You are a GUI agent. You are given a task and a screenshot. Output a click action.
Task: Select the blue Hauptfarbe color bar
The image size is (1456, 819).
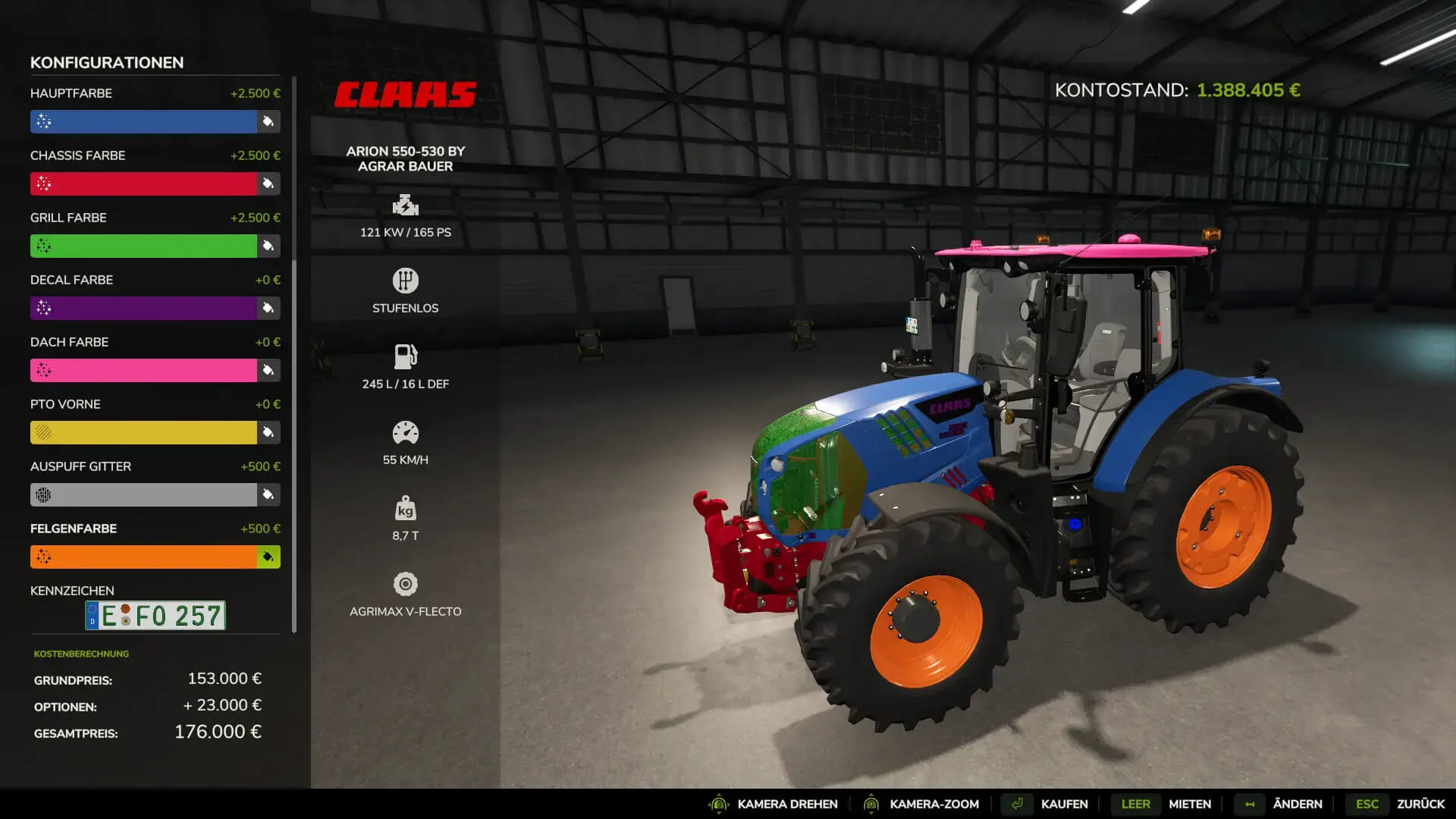pos(143,121)
